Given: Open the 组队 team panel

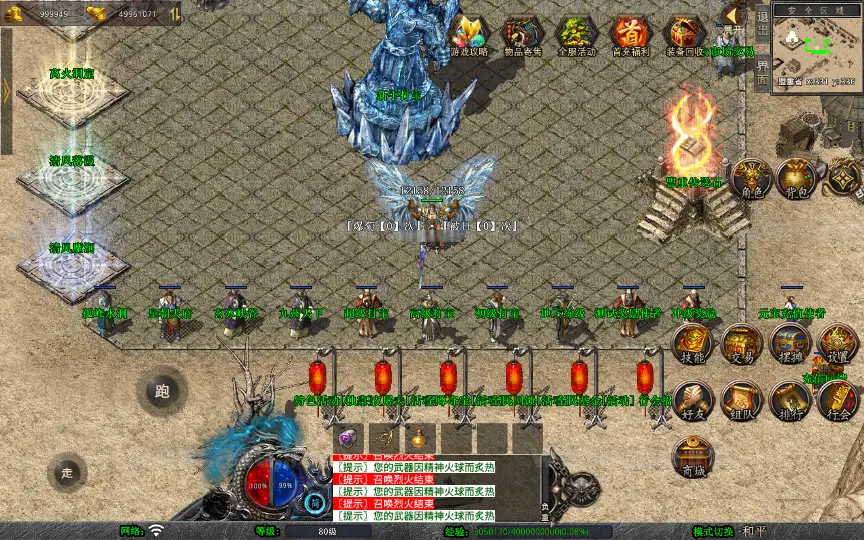Looking at the screenshot, I should 741,401.
